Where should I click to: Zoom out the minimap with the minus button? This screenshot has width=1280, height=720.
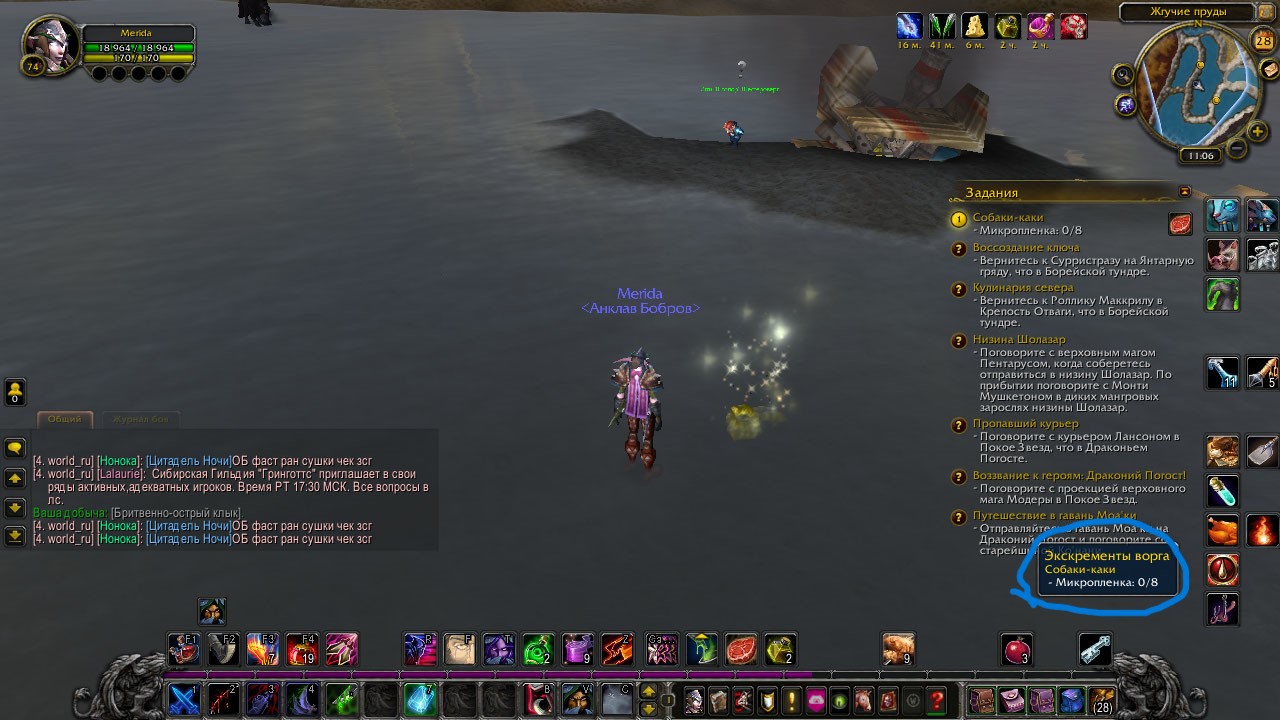pos(1236,149)
